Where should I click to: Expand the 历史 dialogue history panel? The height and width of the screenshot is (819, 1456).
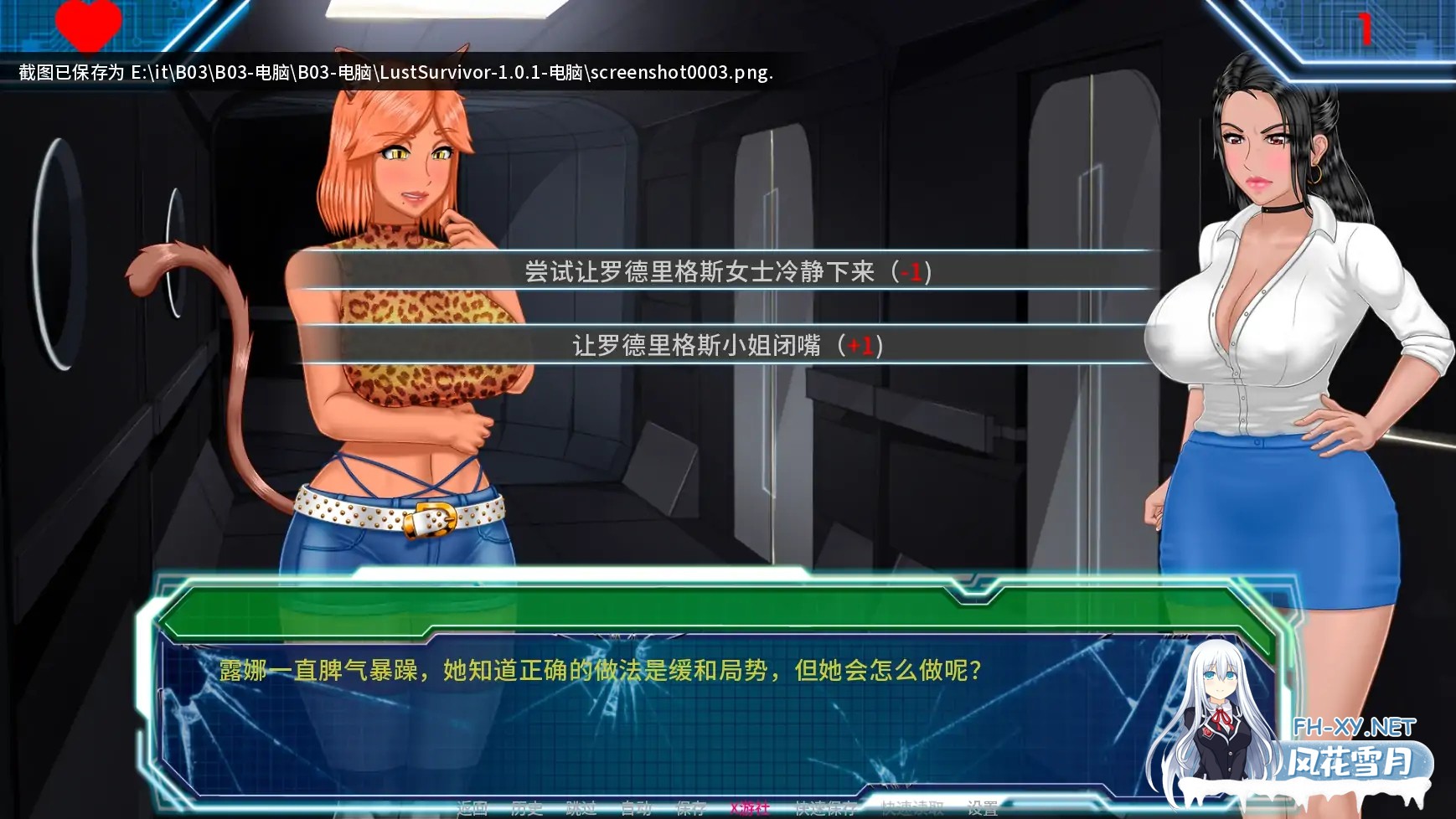(526, 809)
